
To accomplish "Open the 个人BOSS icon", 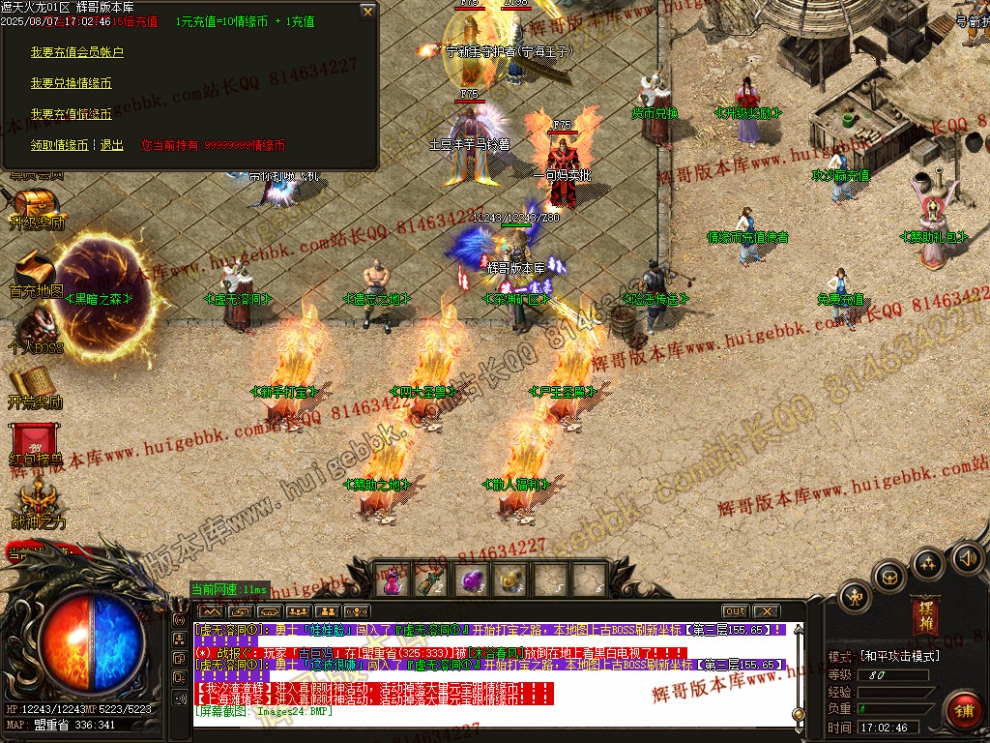I will coord(35,326).
